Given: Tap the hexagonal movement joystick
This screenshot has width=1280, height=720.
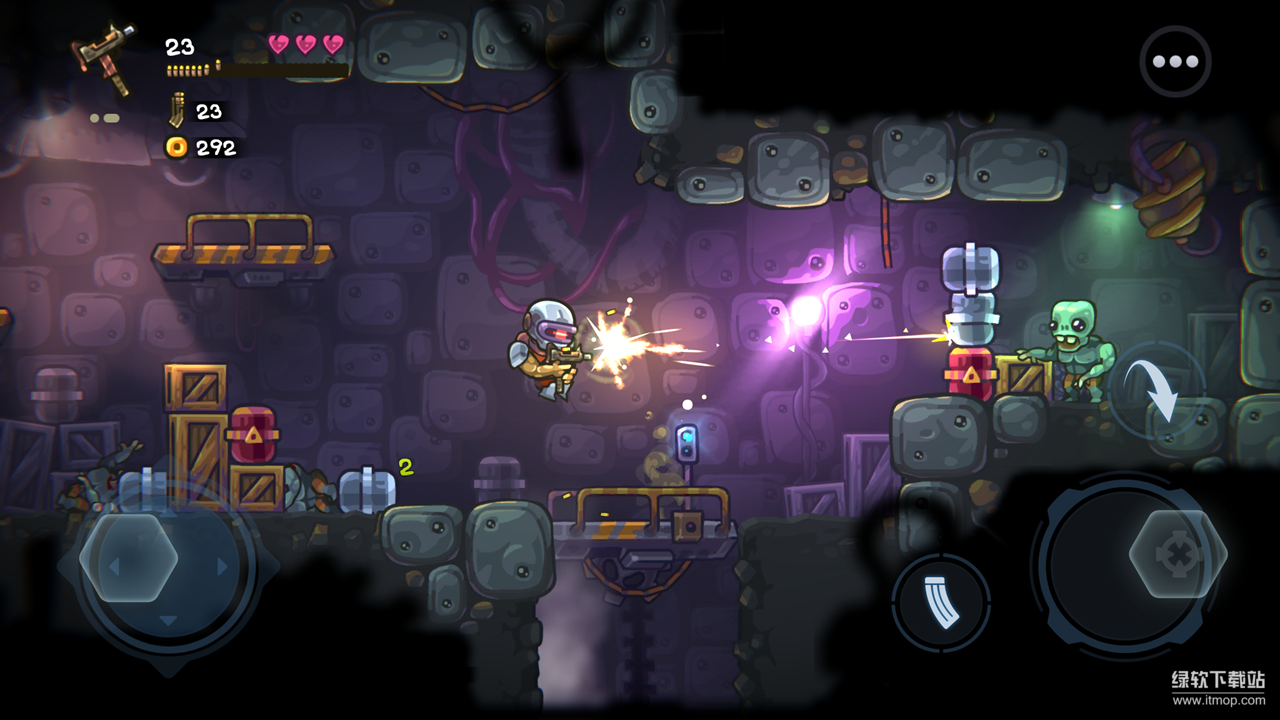Looking at the screenshot, I should pyautogui.click(x=129, y=558).
